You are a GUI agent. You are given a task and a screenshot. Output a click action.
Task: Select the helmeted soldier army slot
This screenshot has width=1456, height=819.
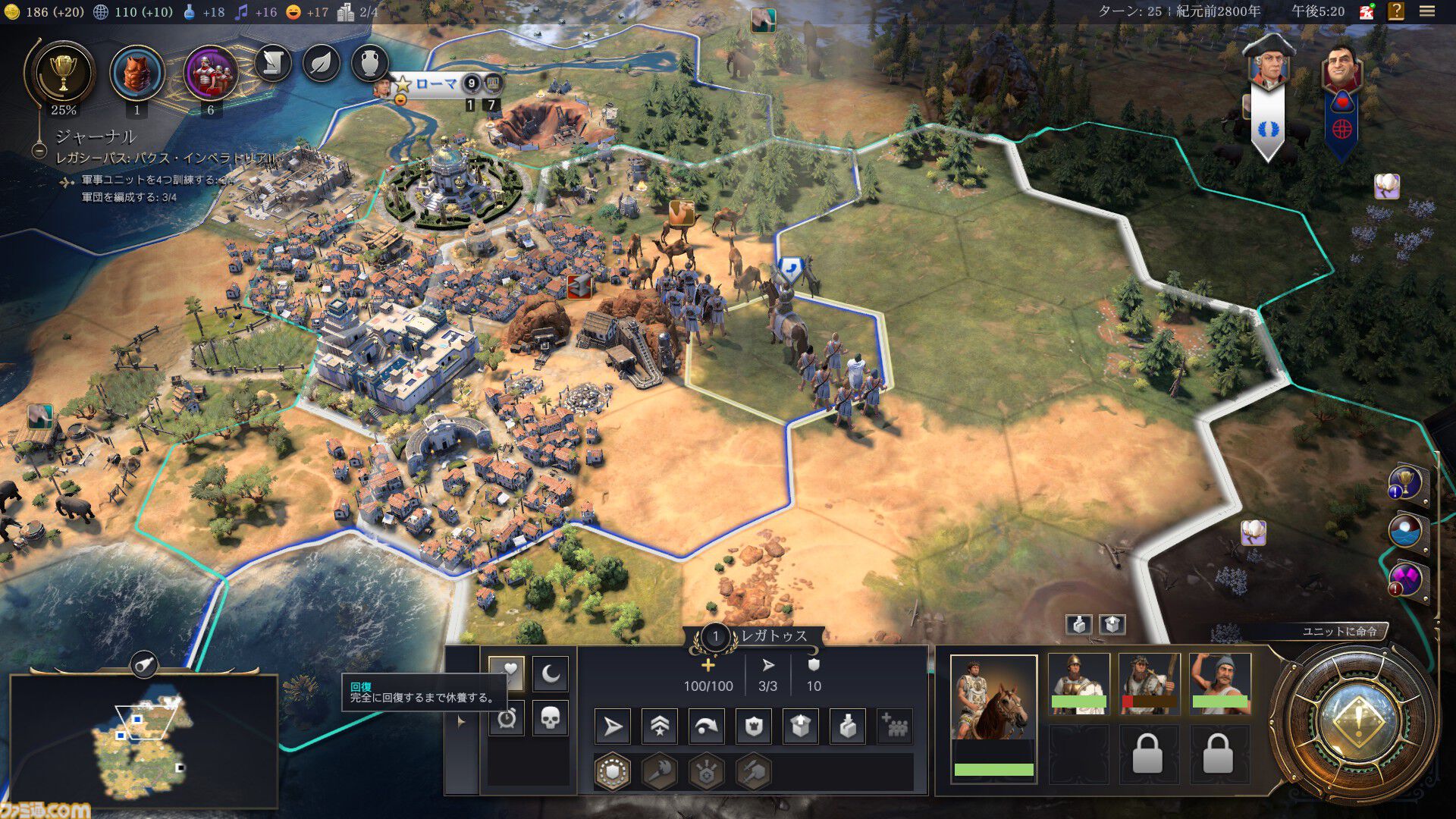[1078, 682]
